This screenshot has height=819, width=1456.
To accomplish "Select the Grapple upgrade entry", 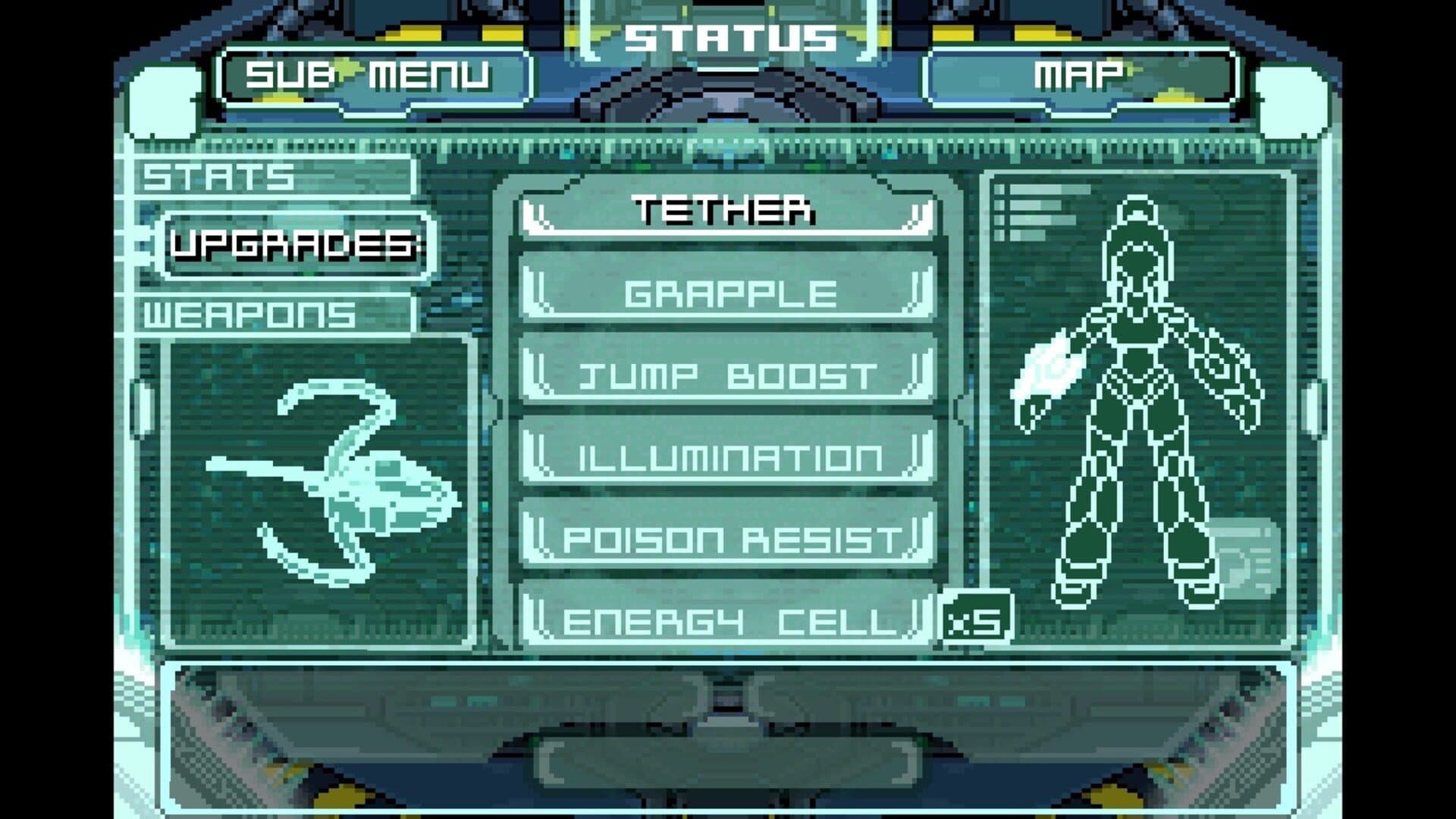I will point(728,293).
